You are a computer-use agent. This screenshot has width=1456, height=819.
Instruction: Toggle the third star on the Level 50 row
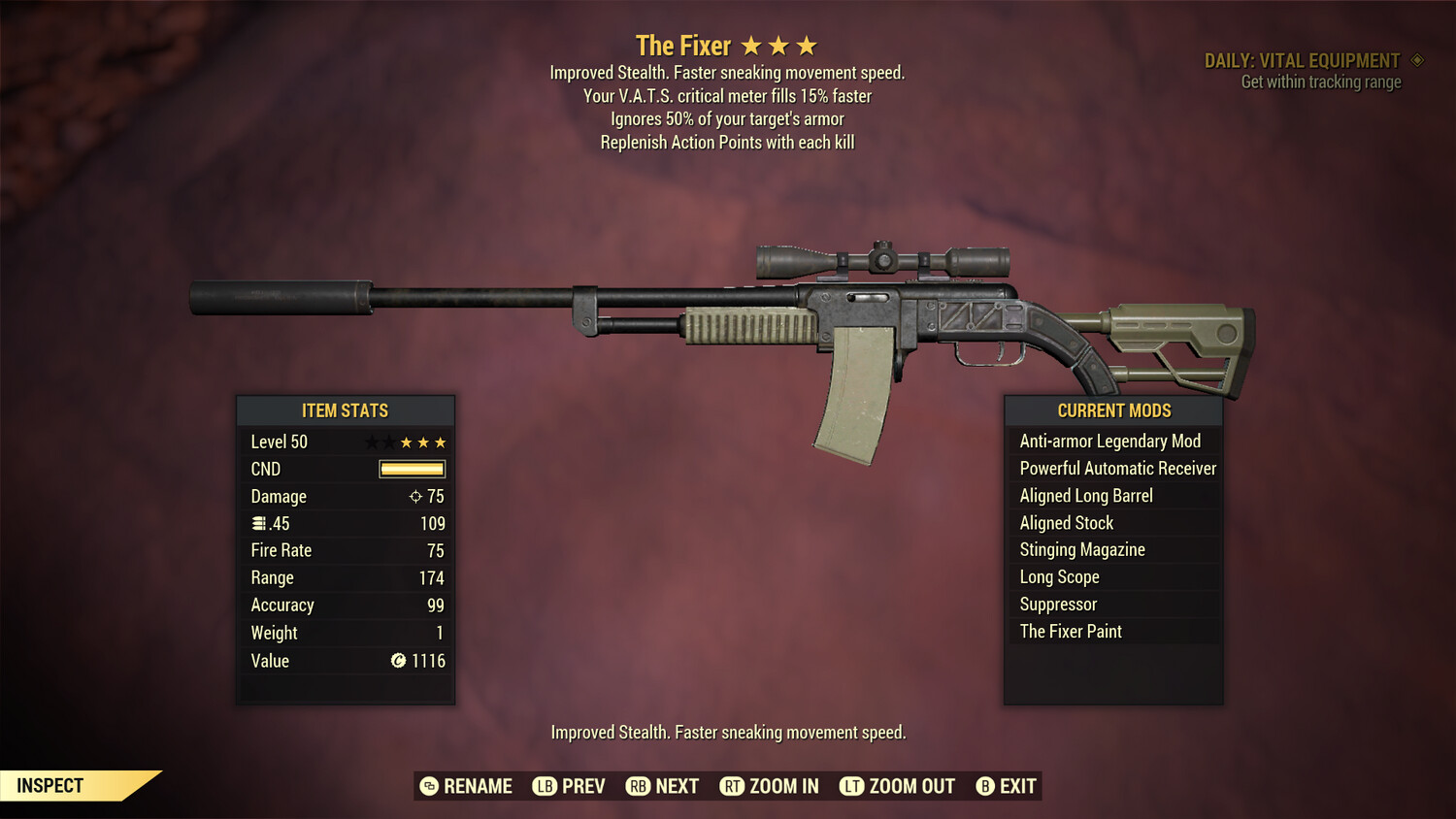(x=422, y=442)
